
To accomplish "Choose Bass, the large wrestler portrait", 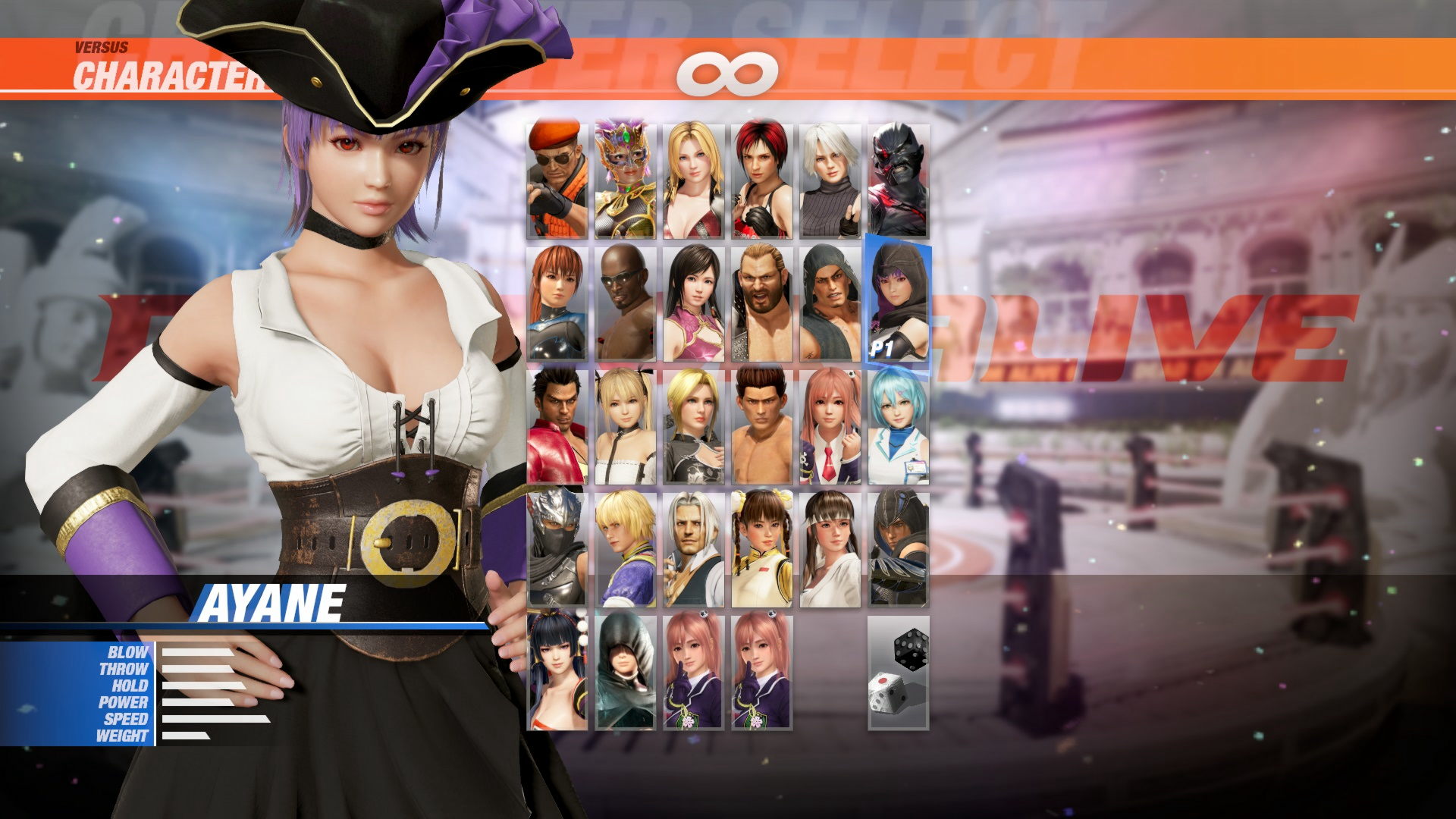I will tap(758, 303).
